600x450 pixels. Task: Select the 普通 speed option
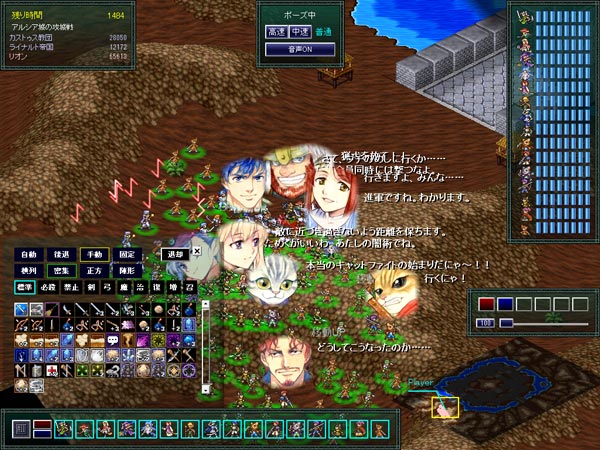tap(321, 32)
